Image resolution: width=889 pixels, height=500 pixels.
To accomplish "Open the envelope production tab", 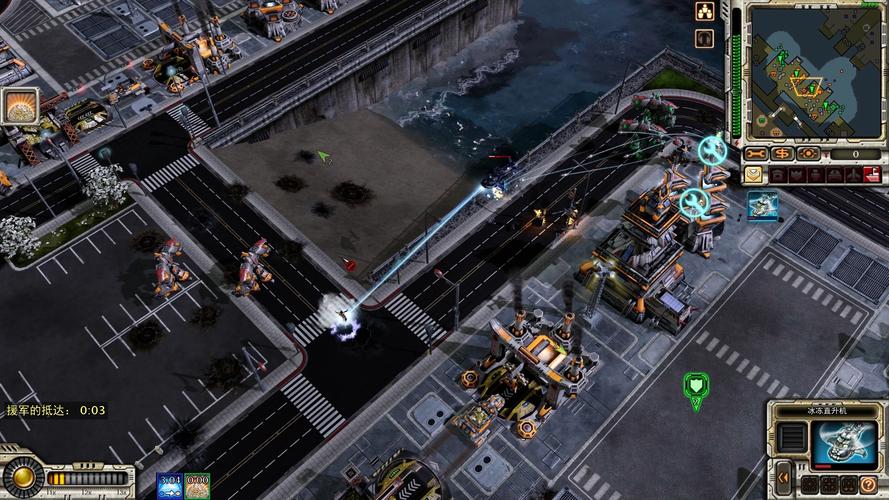I will 753,175.
